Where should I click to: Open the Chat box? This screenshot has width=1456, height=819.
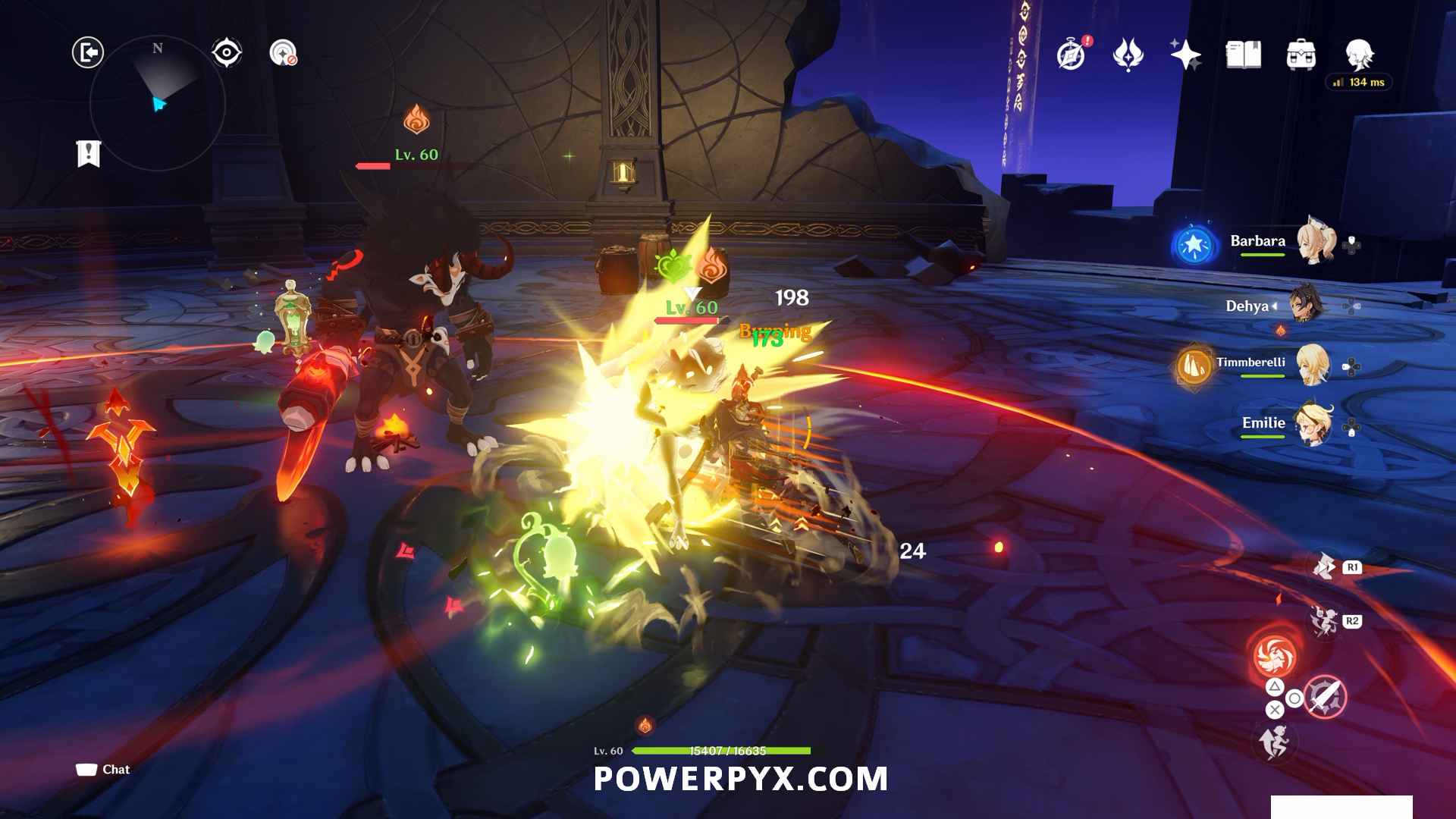pos(103,770)
